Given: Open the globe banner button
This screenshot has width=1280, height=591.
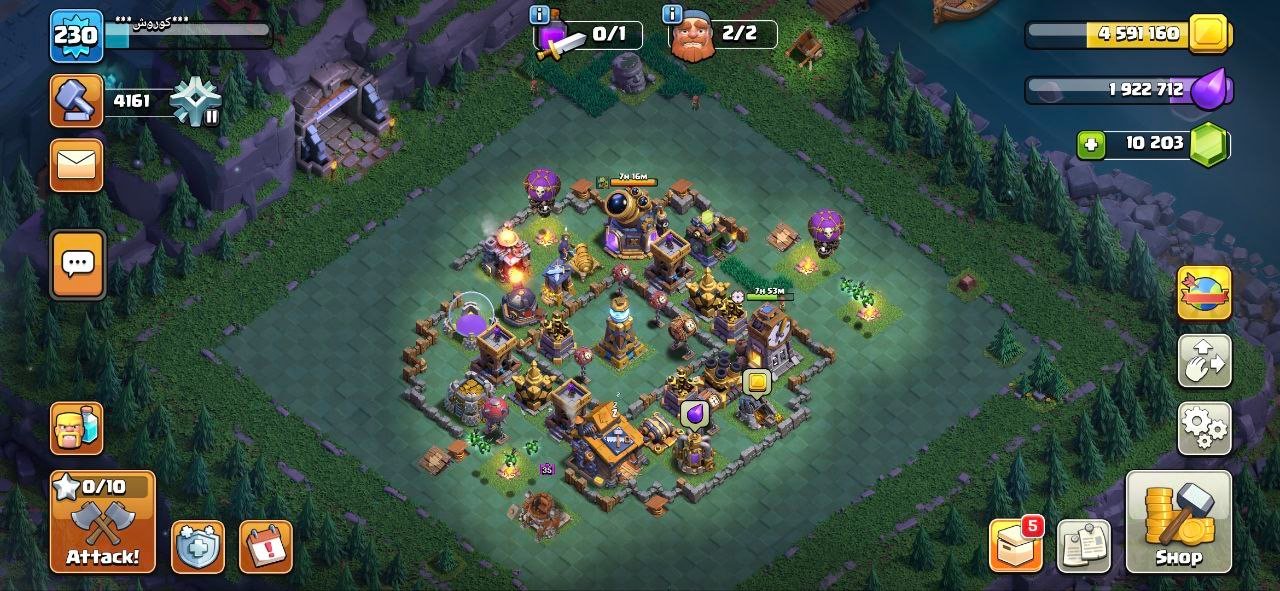Looking at the screenshot, I should point(1204,293).
